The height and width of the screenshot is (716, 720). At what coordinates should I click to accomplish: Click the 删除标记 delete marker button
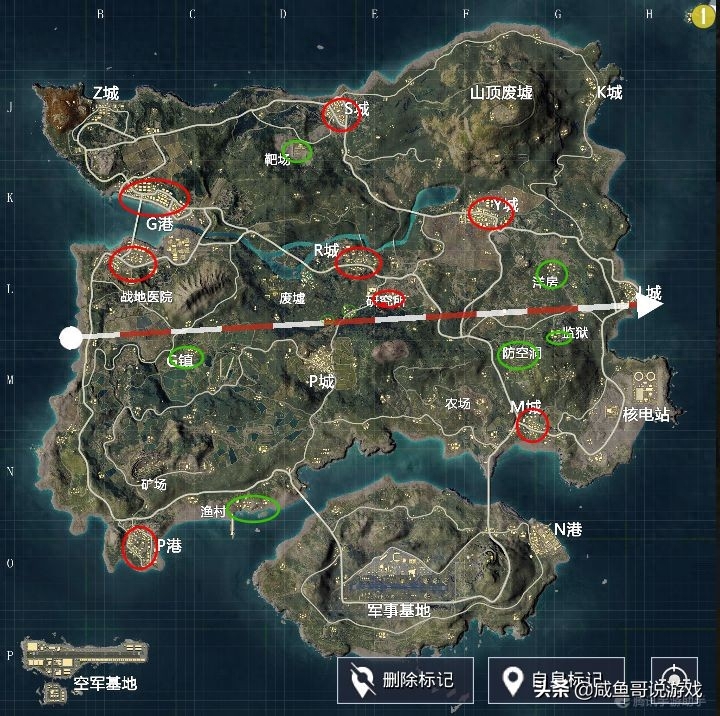click(405, 680)
